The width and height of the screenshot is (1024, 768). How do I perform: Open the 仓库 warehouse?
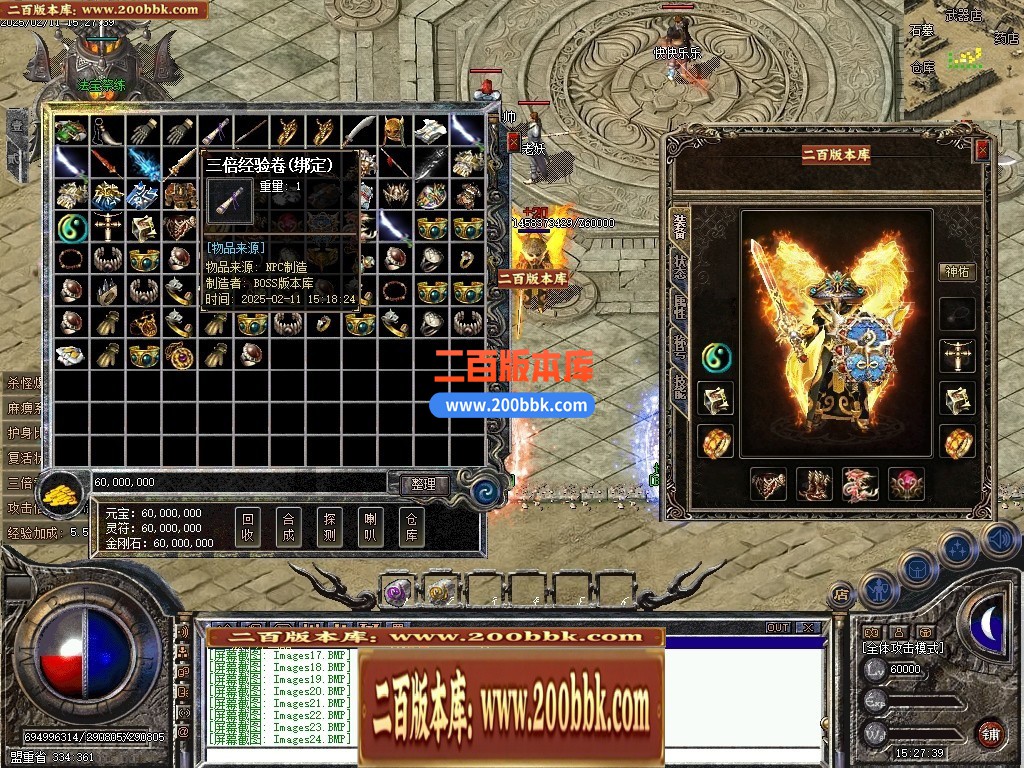[x=410, y=527]
